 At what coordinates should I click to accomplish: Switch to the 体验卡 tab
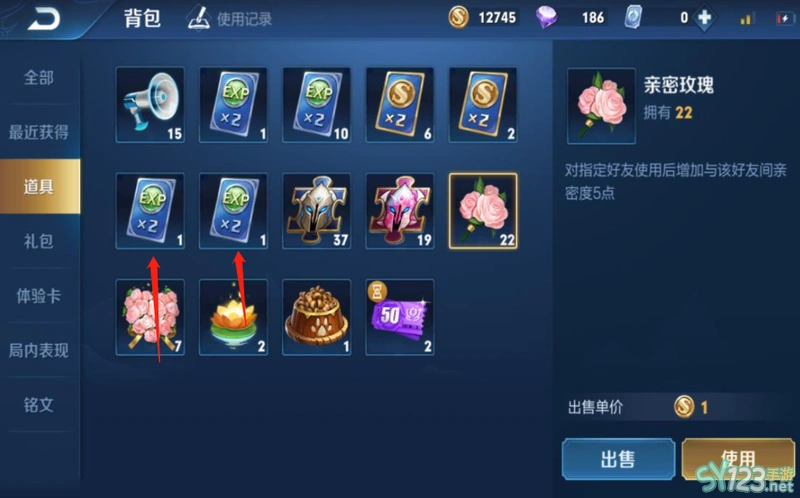pyautogui.click(x=39, y=296)
